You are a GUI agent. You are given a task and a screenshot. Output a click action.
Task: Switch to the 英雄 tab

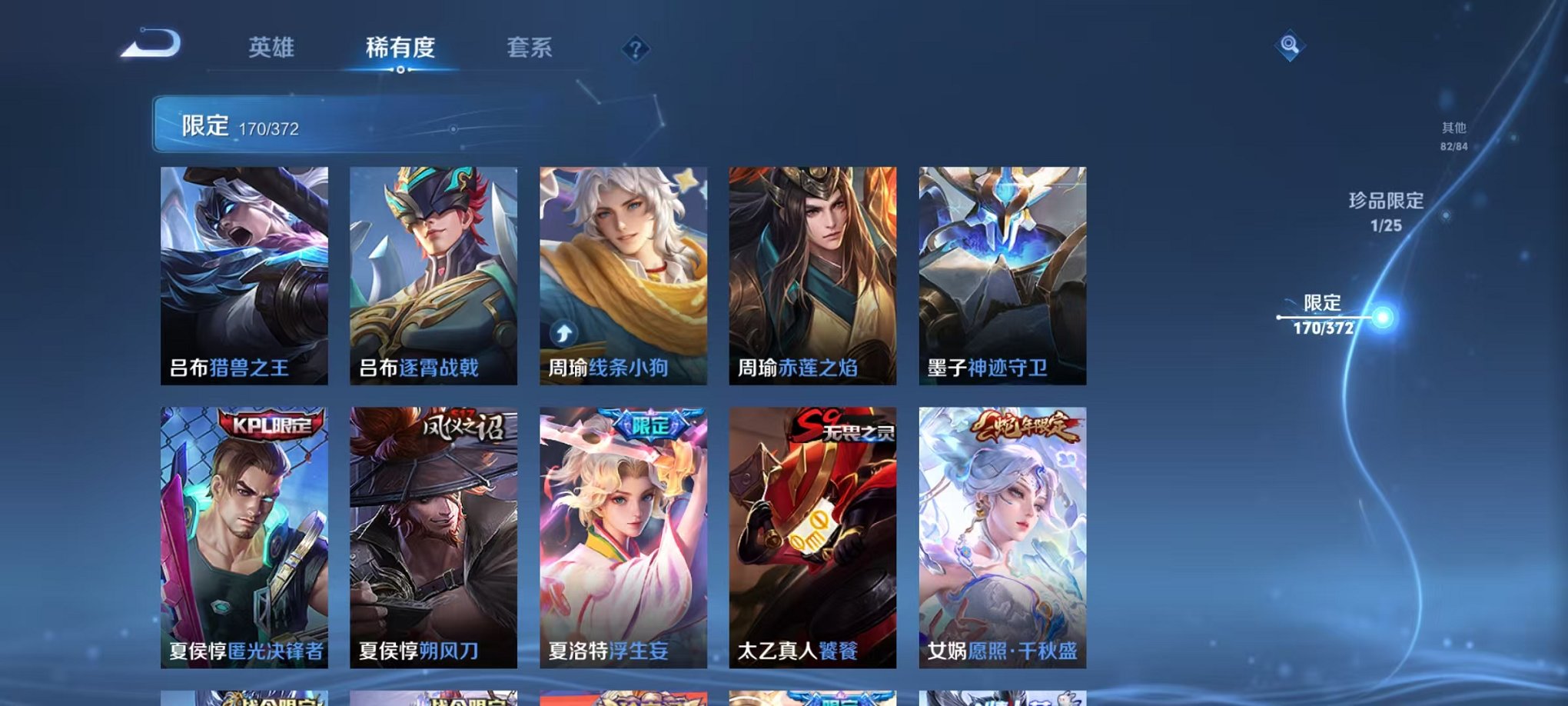coord(273,48)
